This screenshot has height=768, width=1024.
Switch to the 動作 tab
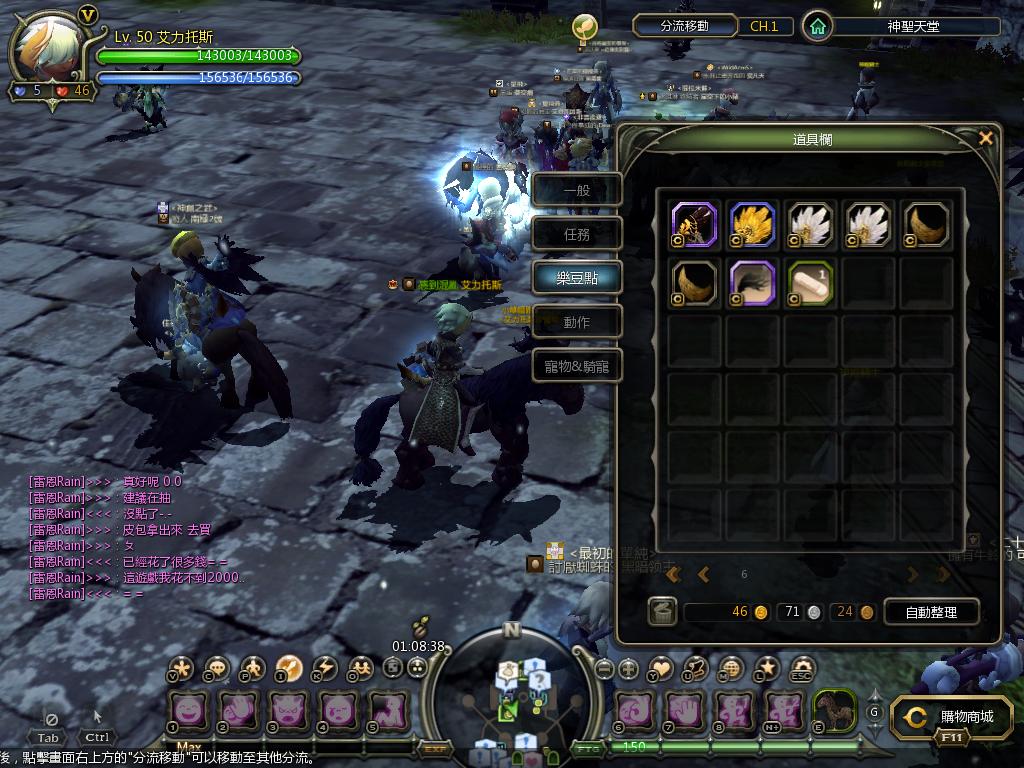click(x=577, y=322)
